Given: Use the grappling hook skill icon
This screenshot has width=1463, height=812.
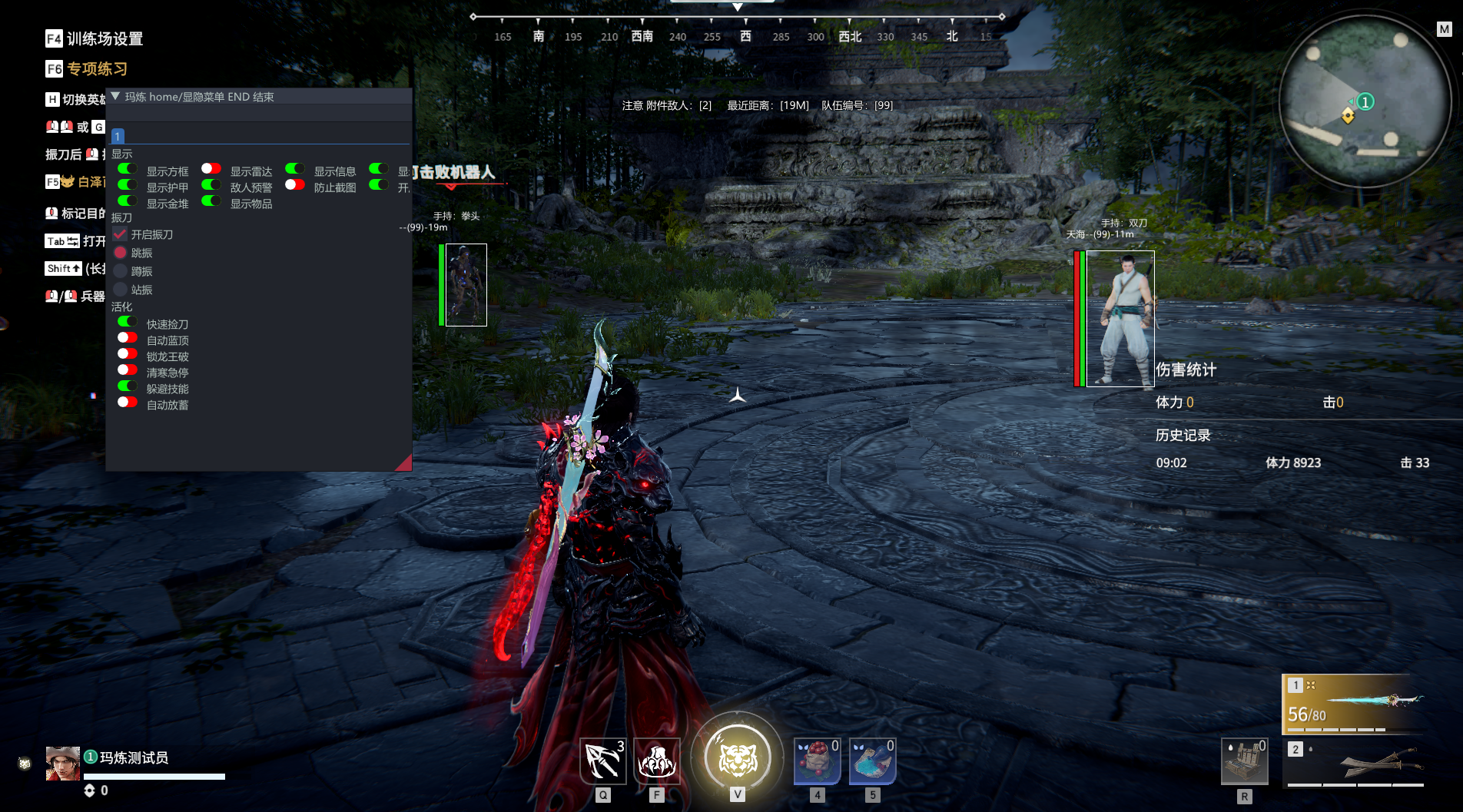Looking at the screenshot, I should (x=602, y=761).
